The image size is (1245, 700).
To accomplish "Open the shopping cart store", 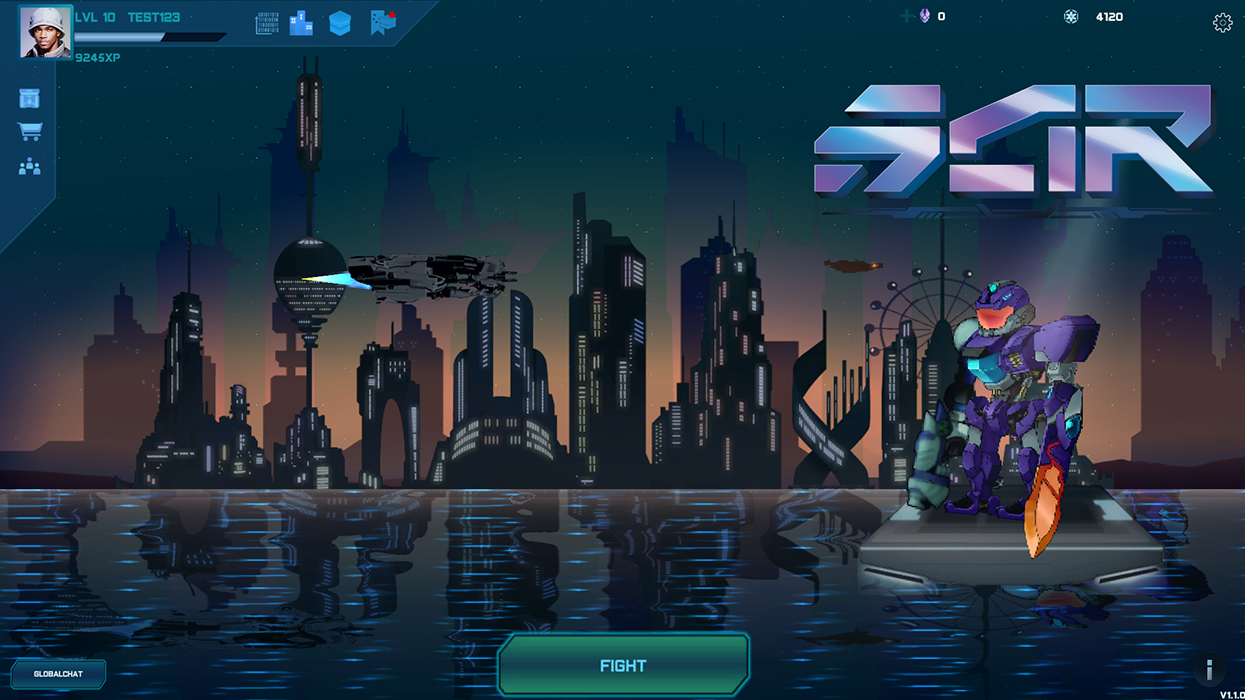I will pos(29,132).
